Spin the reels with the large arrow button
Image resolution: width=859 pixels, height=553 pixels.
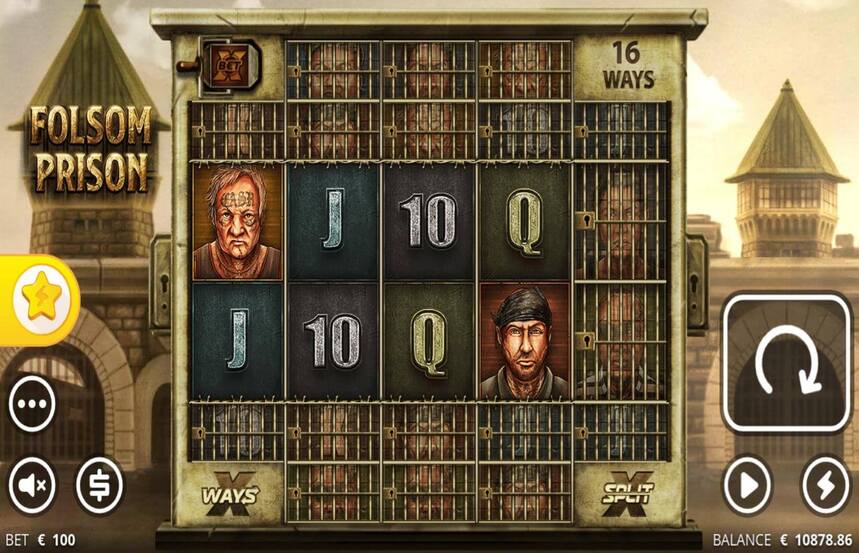pyautogui.click(x=786, y=362)
